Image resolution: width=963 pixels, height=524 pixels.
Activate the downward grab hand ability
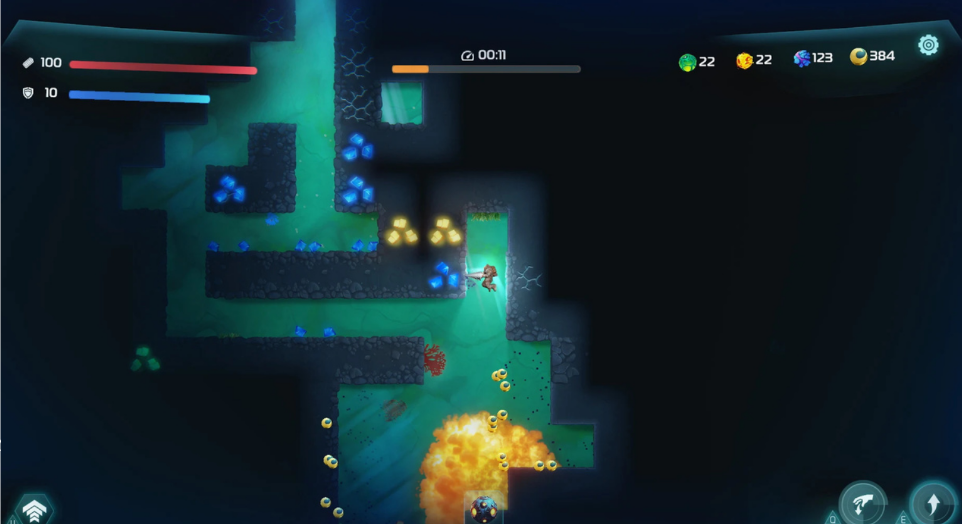tap(861, 503)
